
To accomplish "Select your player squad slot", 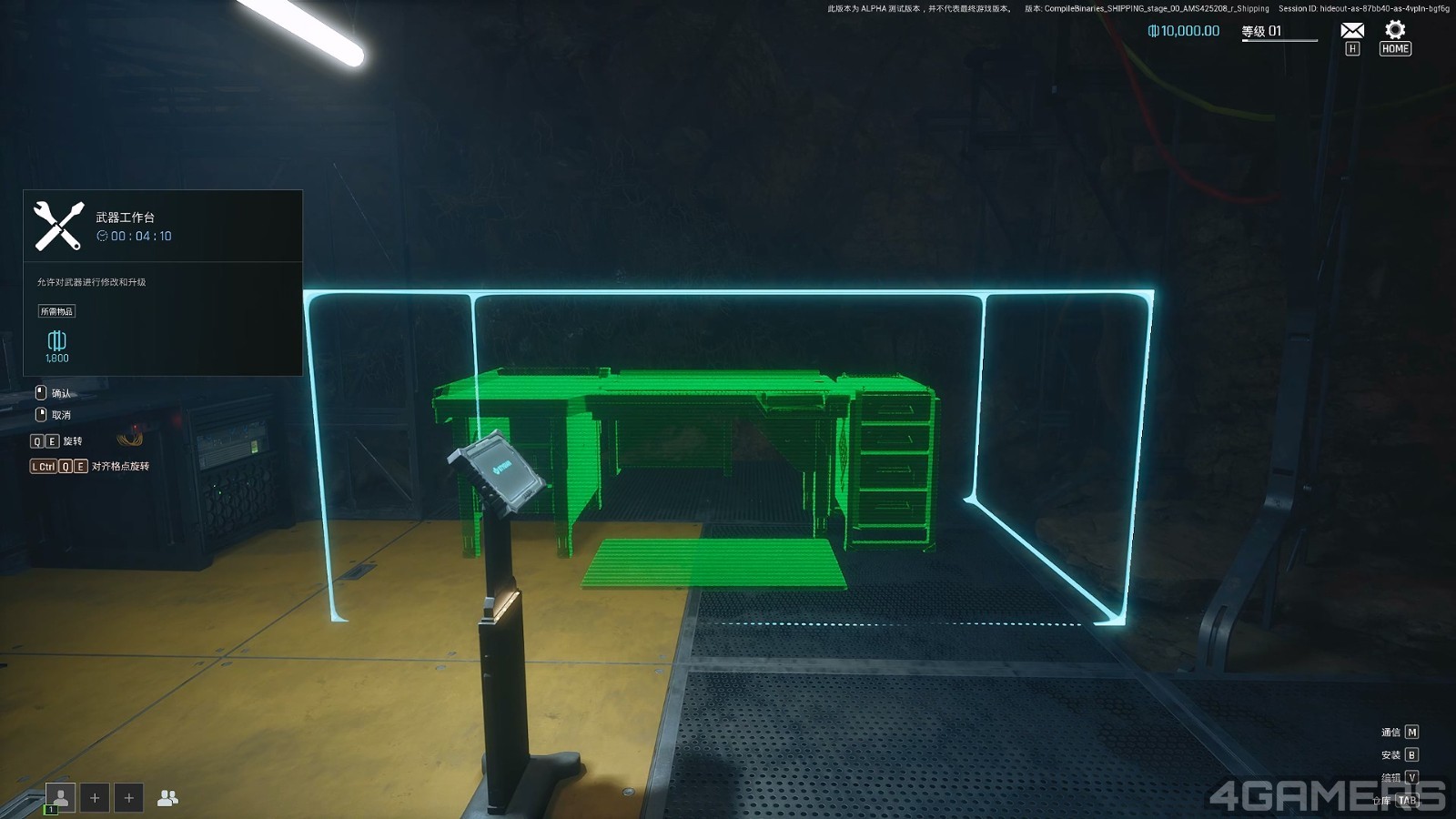I will [61, 797].
